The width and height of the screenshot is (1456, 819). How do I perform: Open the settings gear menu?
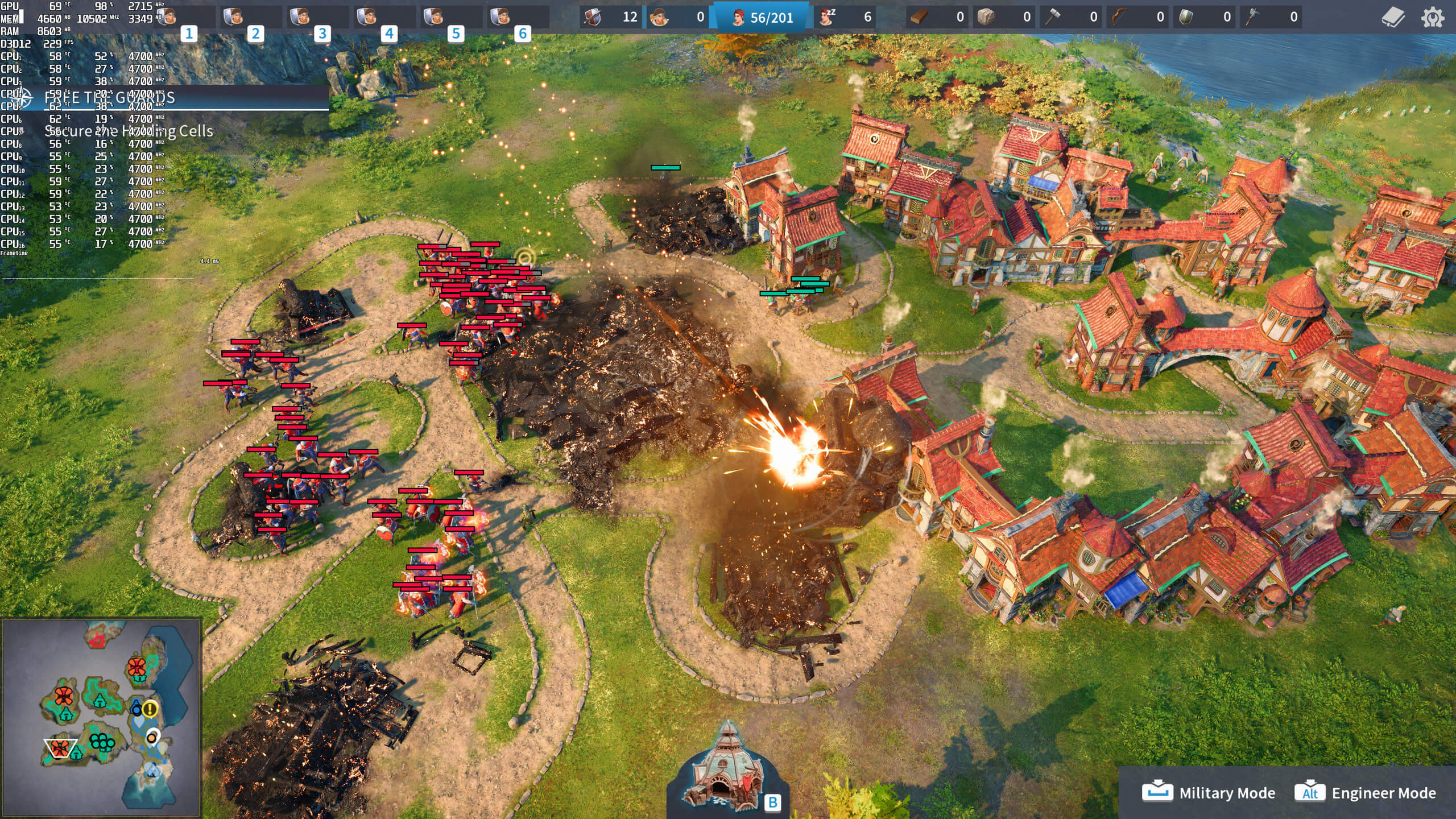click(x=1432, y=17)
